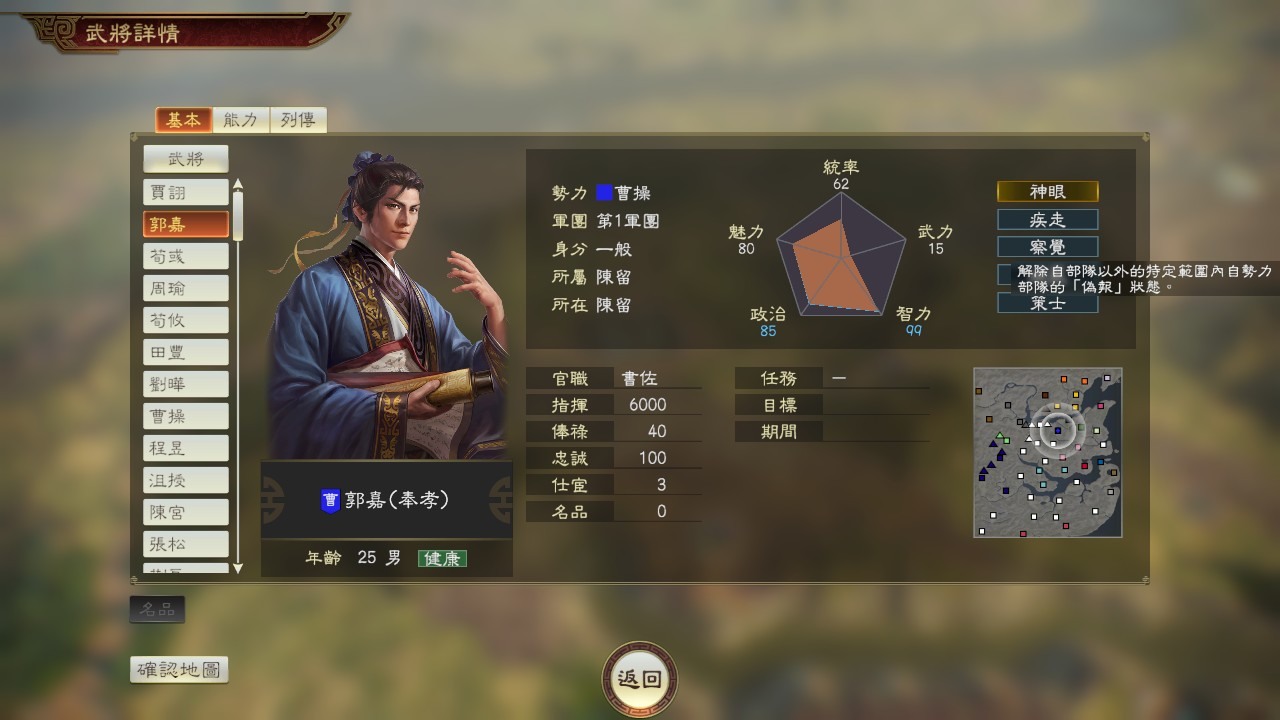Open the minimap in the lower right
Screen dimensions: 1280x720
(1047, 452)
